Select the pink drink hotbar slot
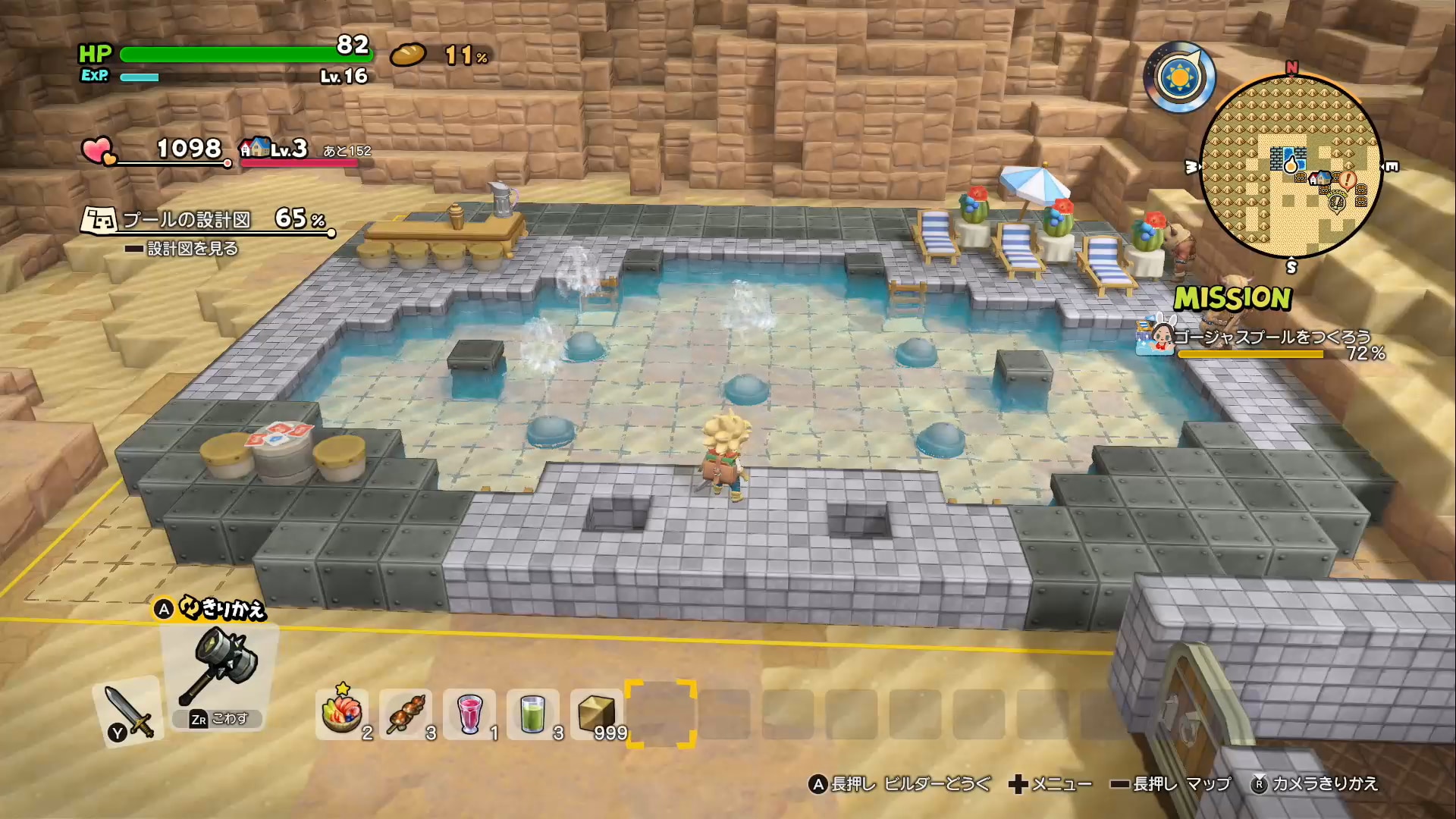Screen dimensions: 1456x819 click(470, 714)
